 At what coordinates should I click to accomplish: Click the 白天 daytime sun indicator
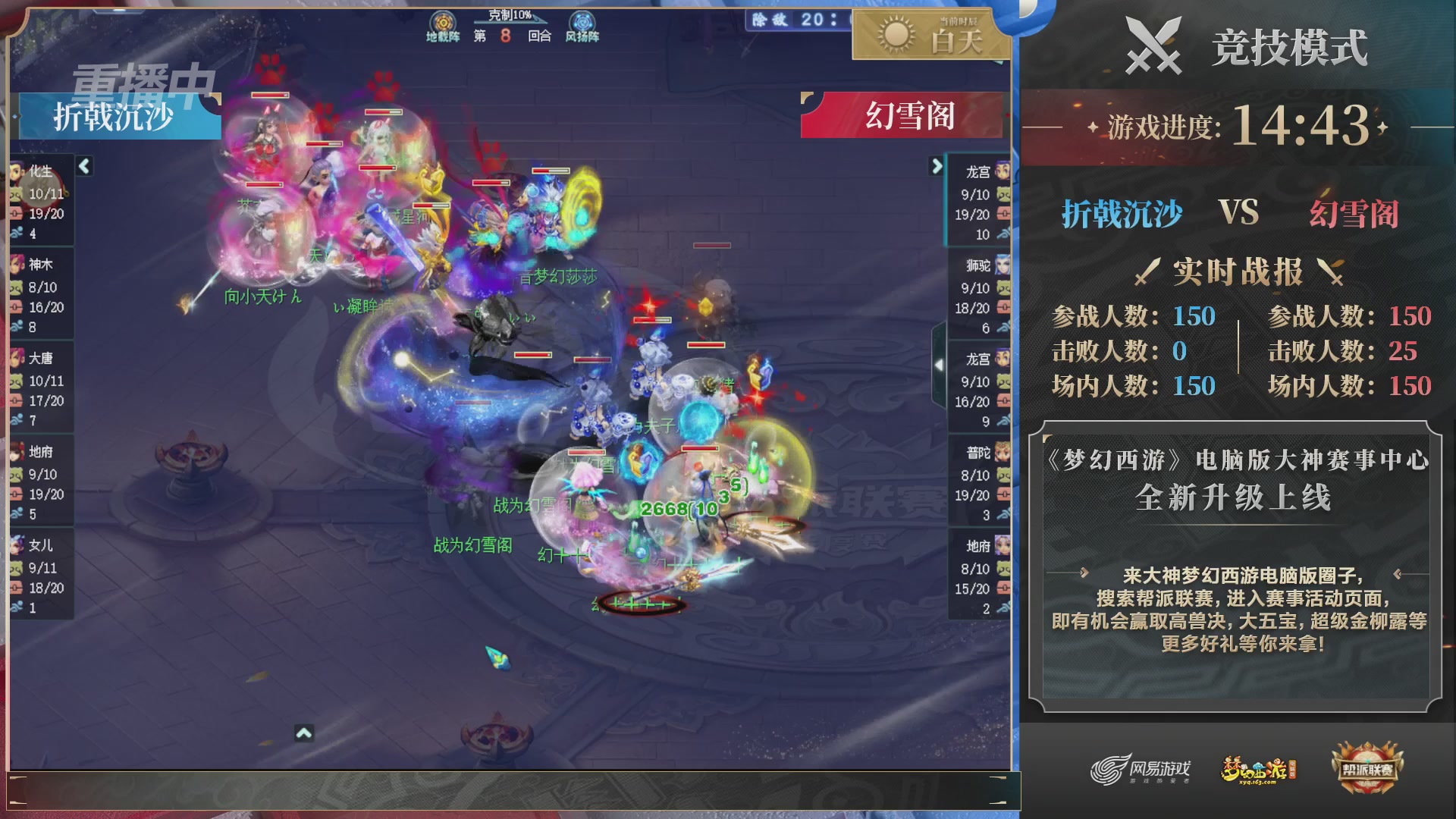pos(929,34)
